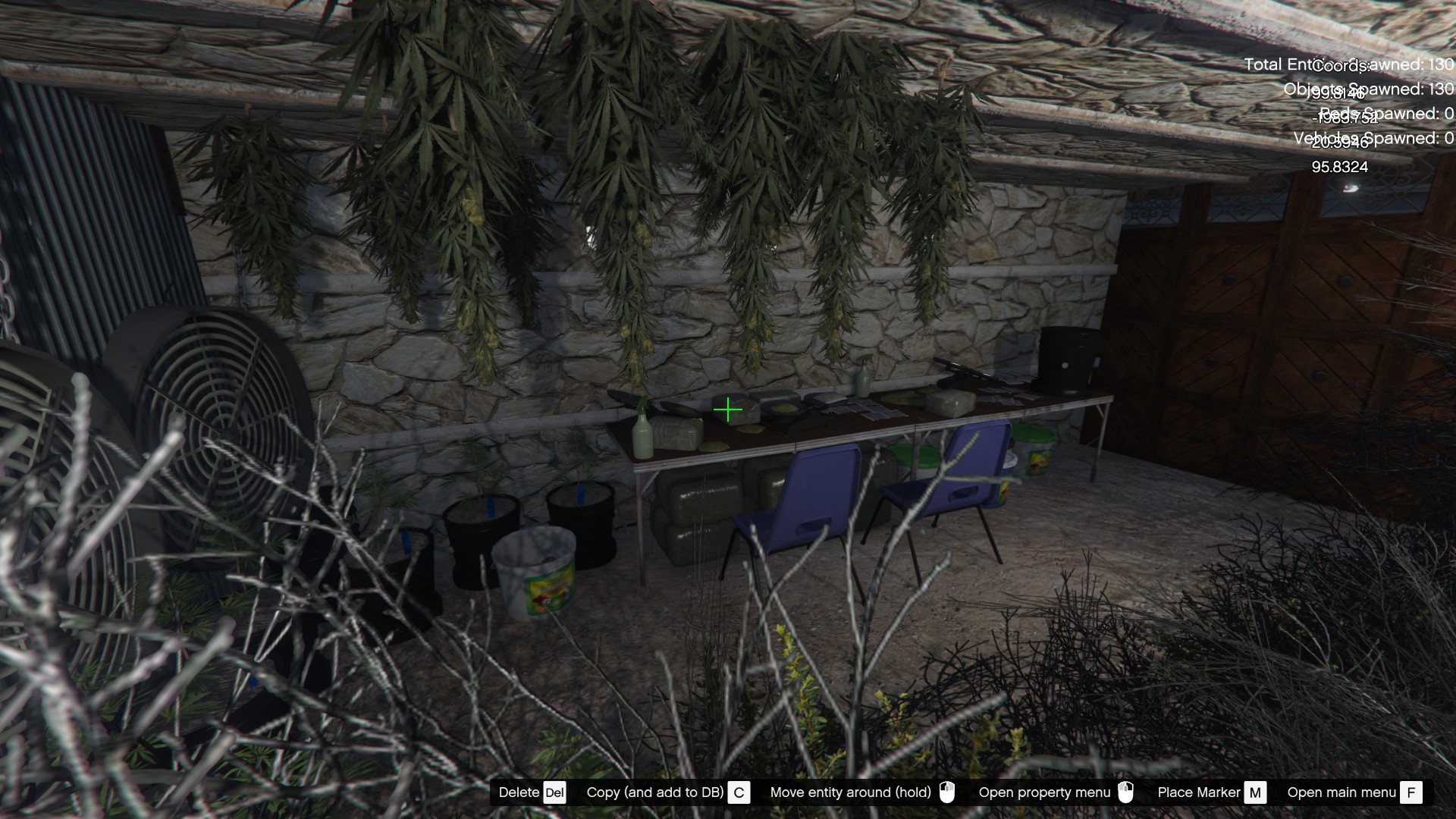1456x819 pixels.
Task: Click the green placement crosshair
Action: point(729,409)
